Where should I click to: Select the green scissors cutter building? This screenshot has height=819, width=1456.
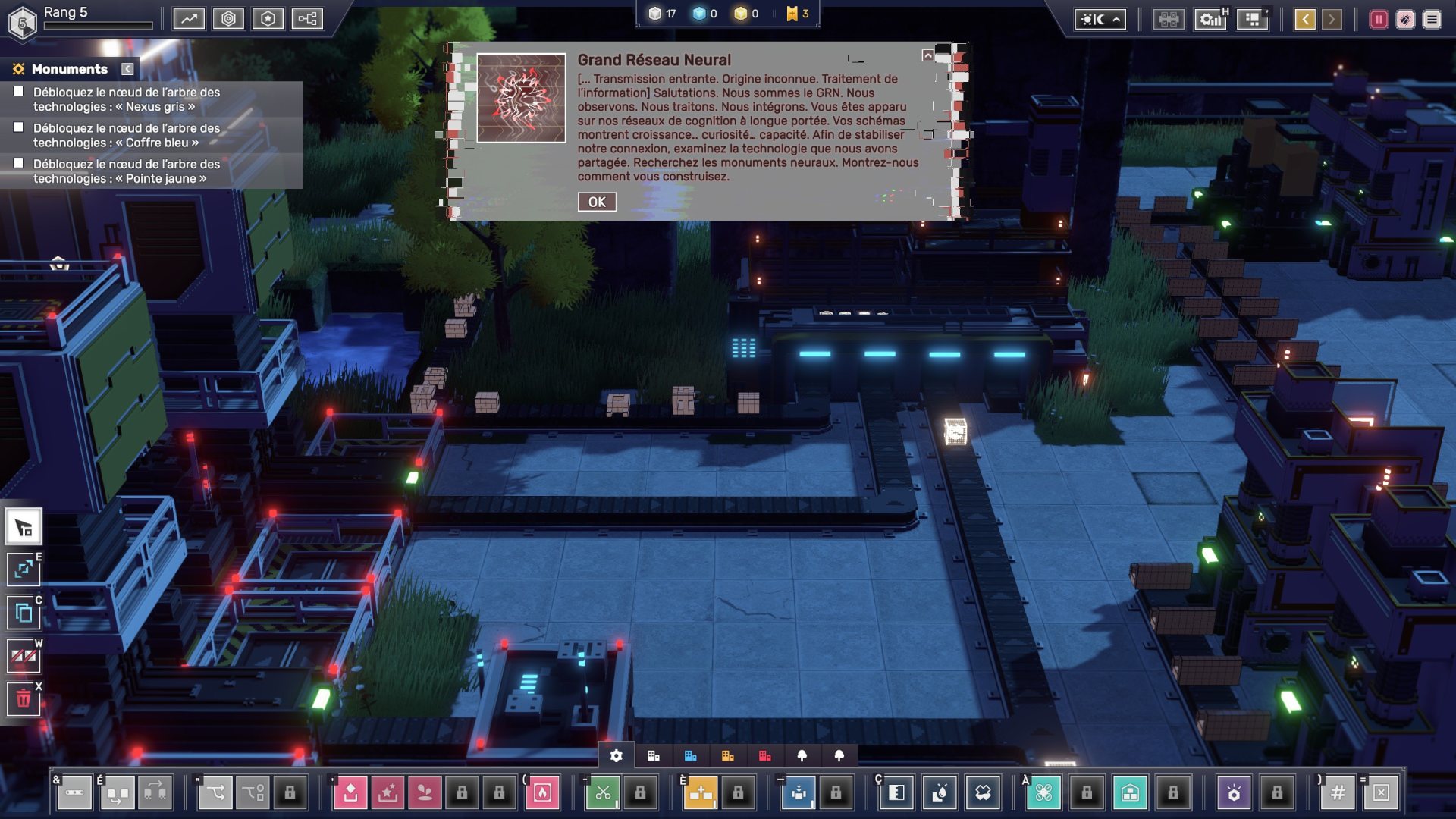point(603,793)
